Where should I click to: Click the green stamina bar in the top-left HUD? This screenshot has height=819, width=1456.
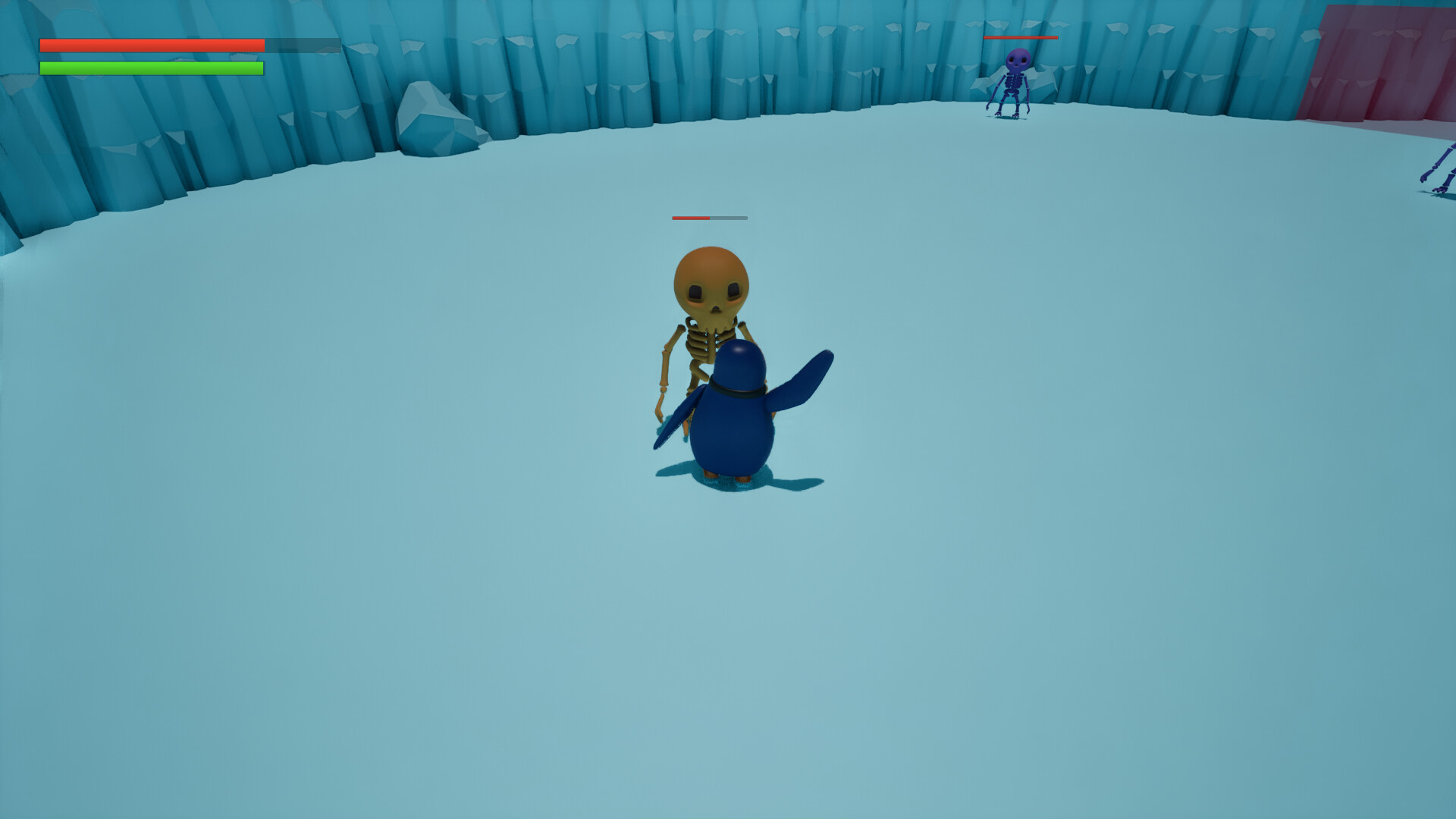[152, 70]
